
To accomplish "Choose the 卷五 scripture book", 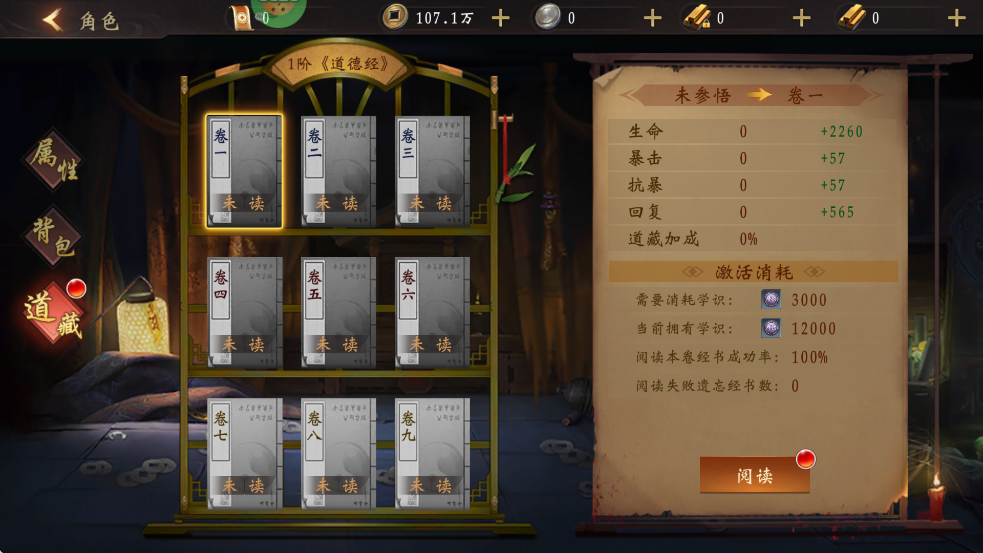I will 338,312.
